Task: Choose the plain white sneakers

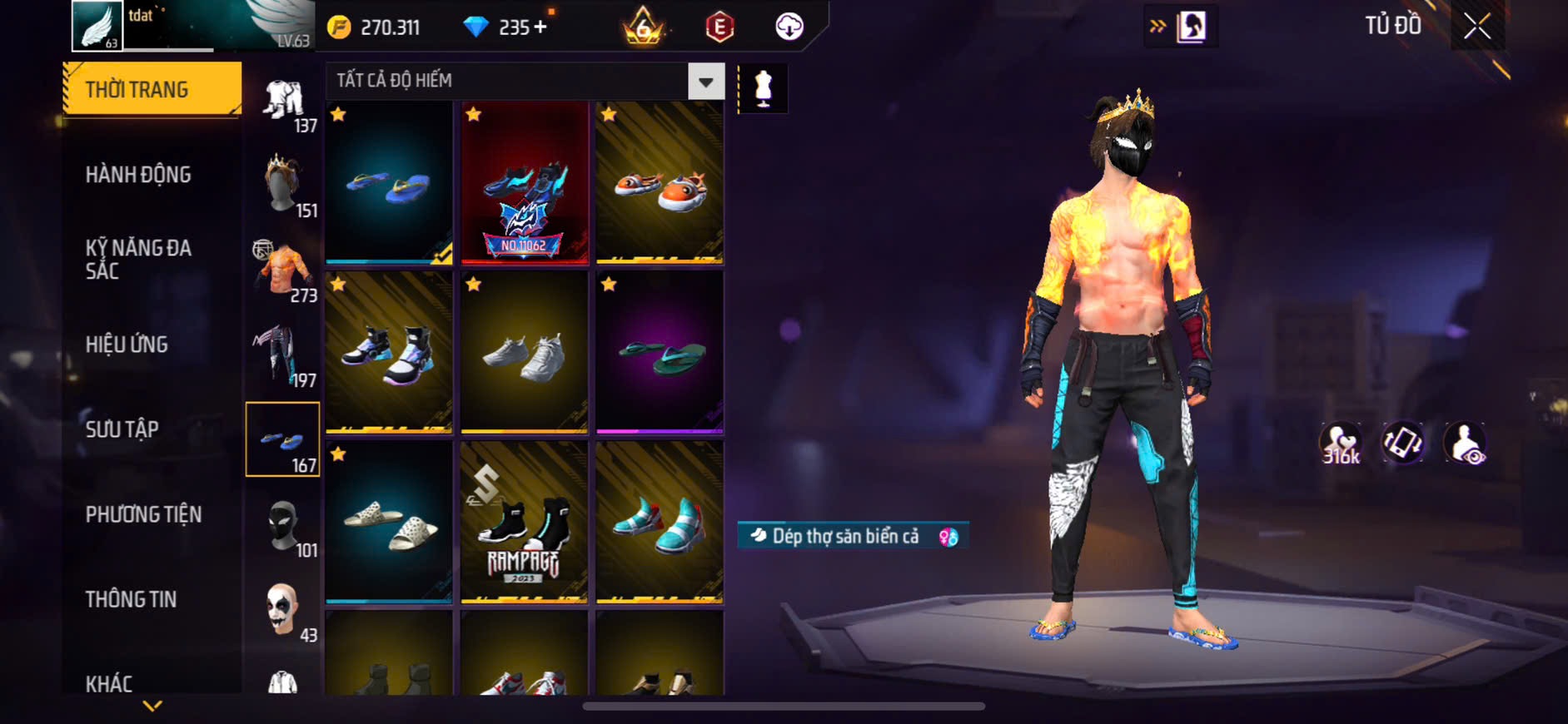Action: [x=524, y=352]
